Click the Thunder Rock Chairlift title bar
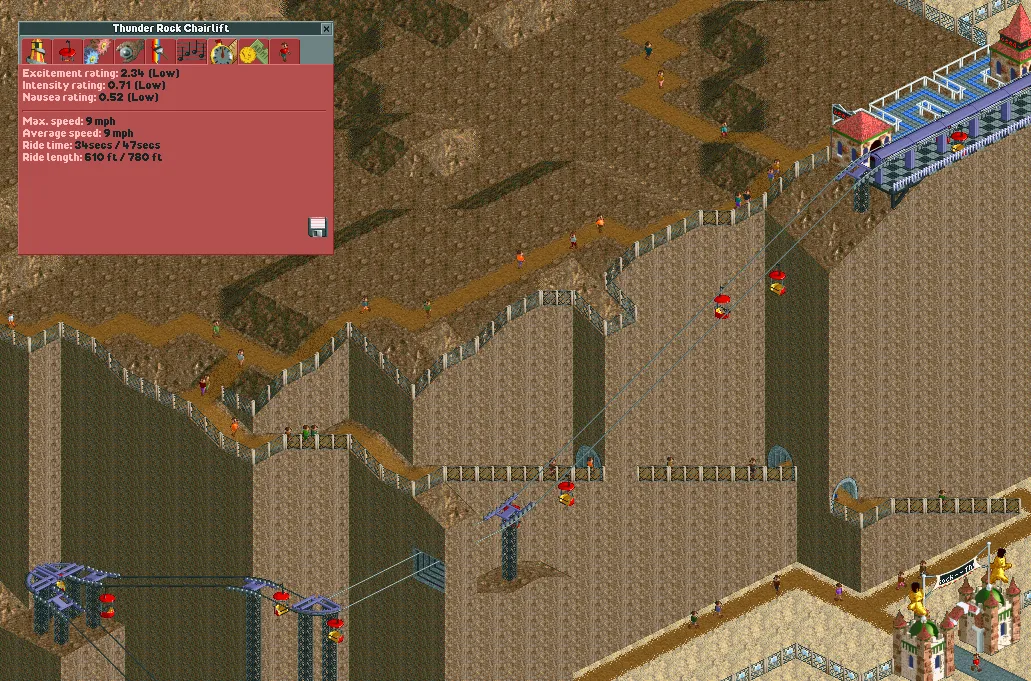Screen dimensions: 1031x681 click(168, 30)
